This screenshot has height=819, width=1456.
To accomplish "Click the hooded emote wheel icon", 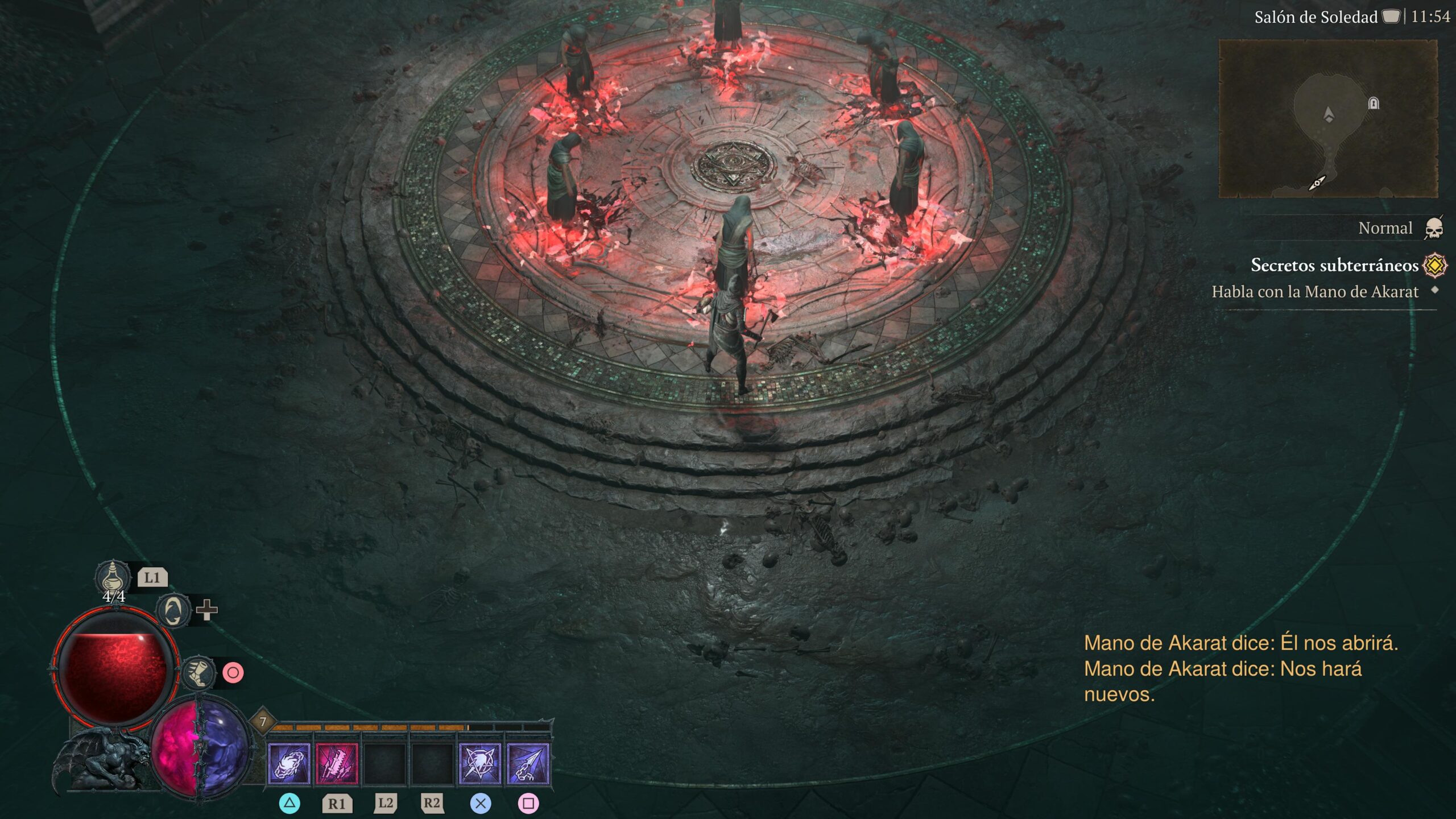I will click(173, 611).
